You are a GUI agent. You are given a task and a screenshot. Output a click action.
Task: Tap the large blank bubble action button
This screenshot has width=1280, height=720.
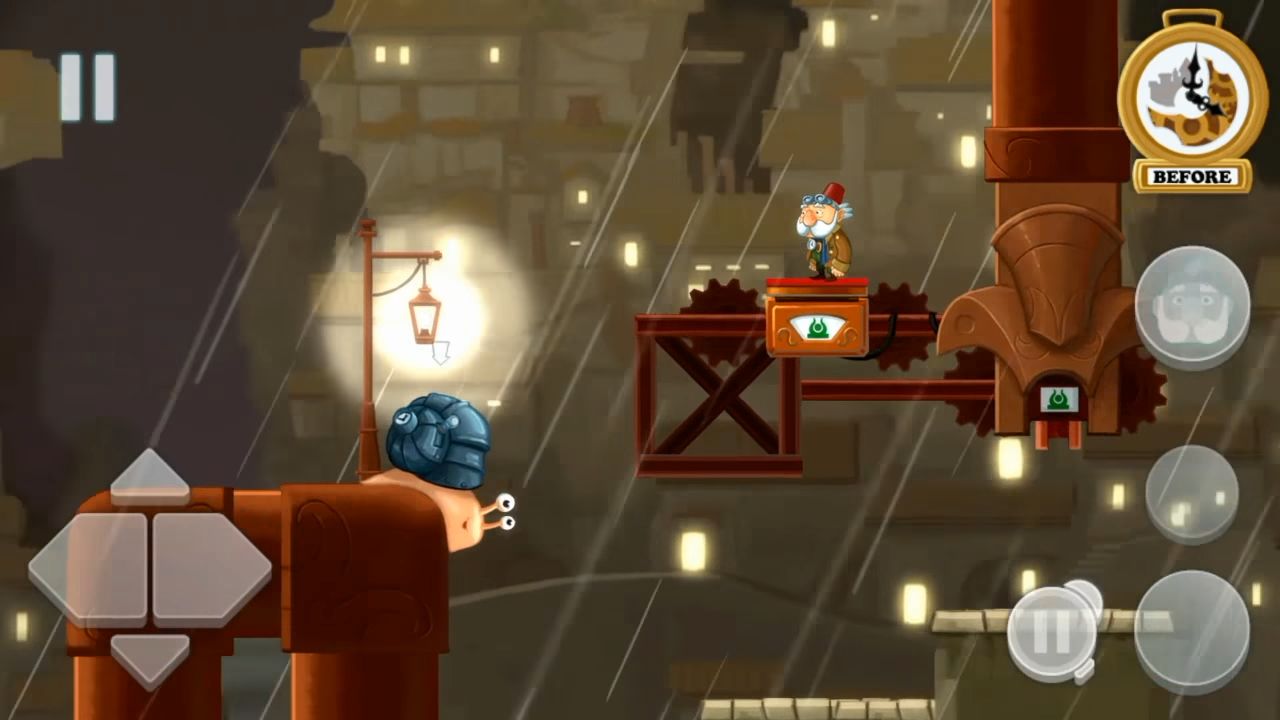tap(1192, 632)
